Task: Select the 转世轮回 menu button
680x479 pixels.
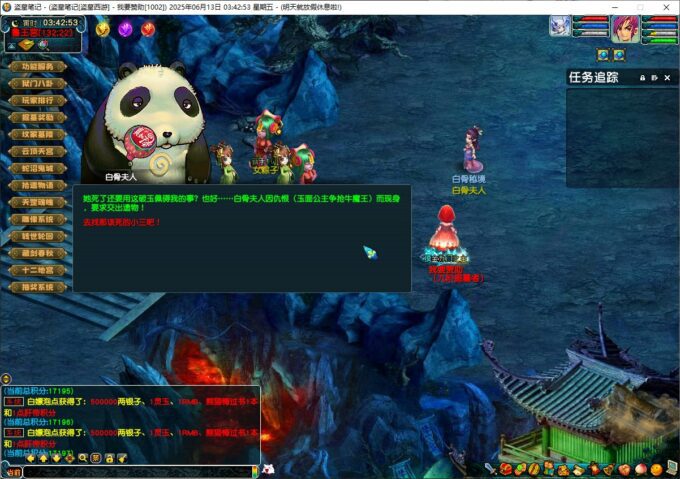Action: [37, 237]
